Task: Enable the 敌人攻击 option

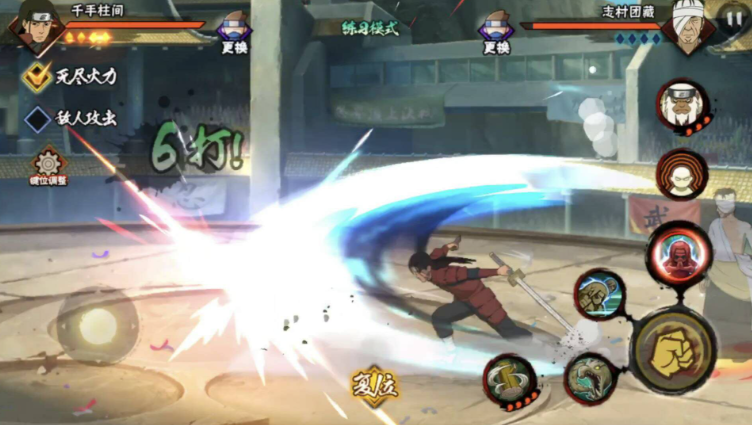Action: point(37,118)
